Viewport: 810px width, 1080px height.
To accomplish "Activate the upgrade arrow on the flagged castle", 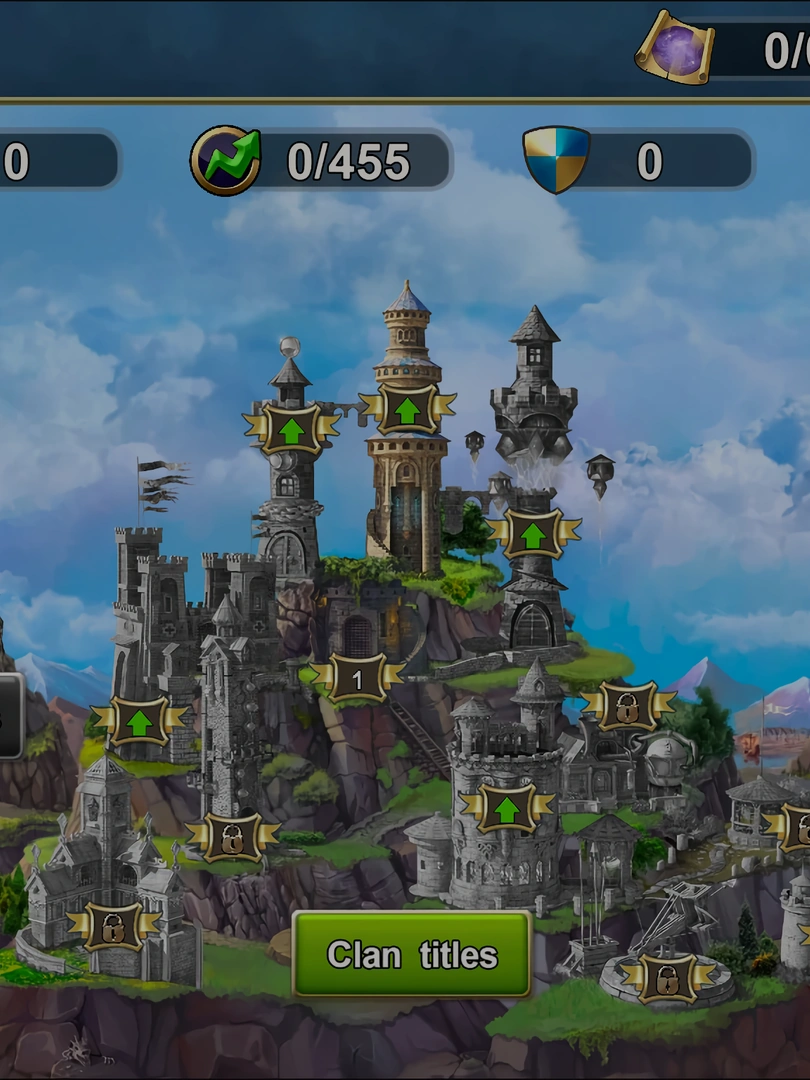I will (x=139, y=721).
